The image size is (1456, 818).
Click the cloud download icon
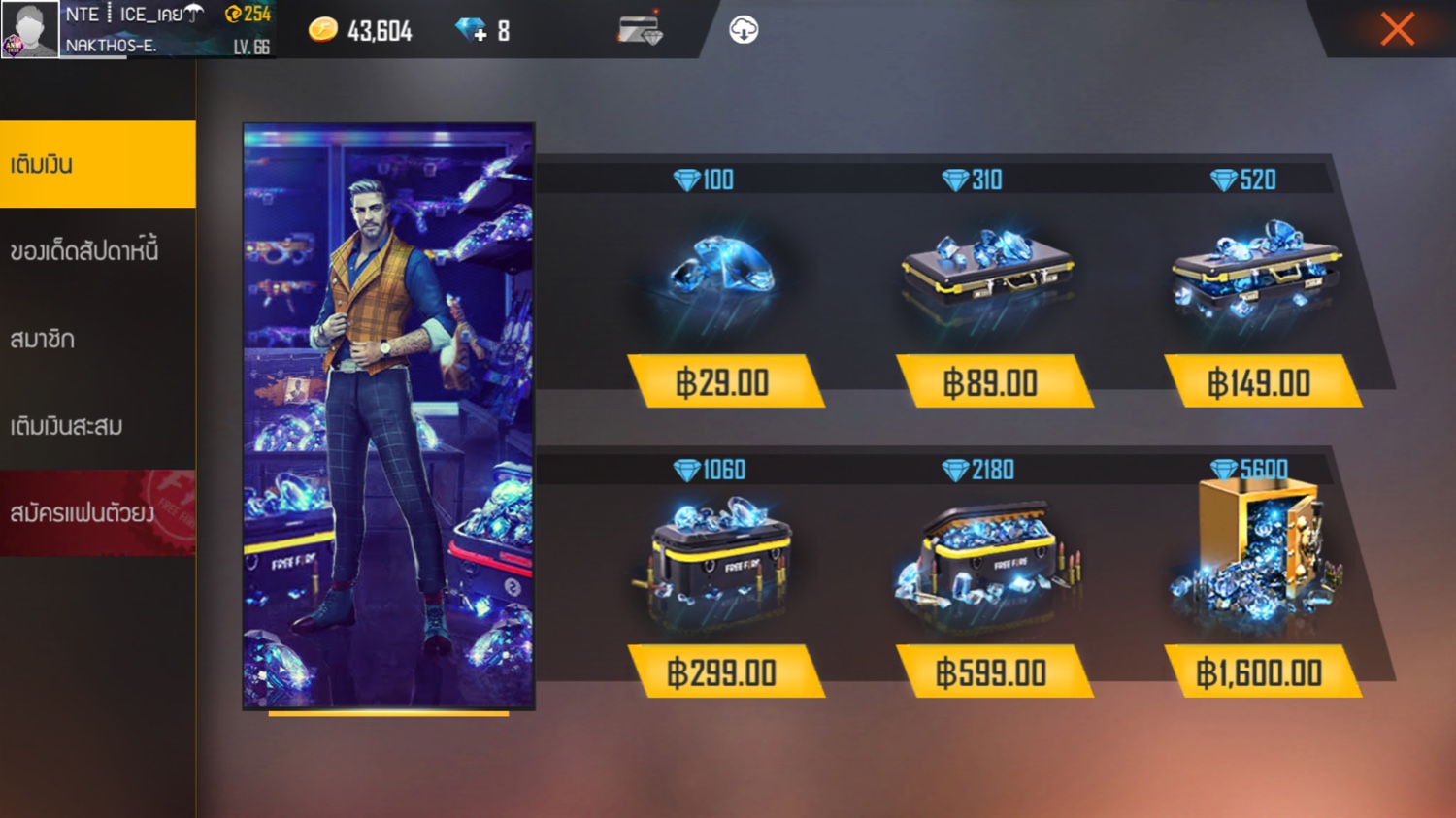pos(744,30)
